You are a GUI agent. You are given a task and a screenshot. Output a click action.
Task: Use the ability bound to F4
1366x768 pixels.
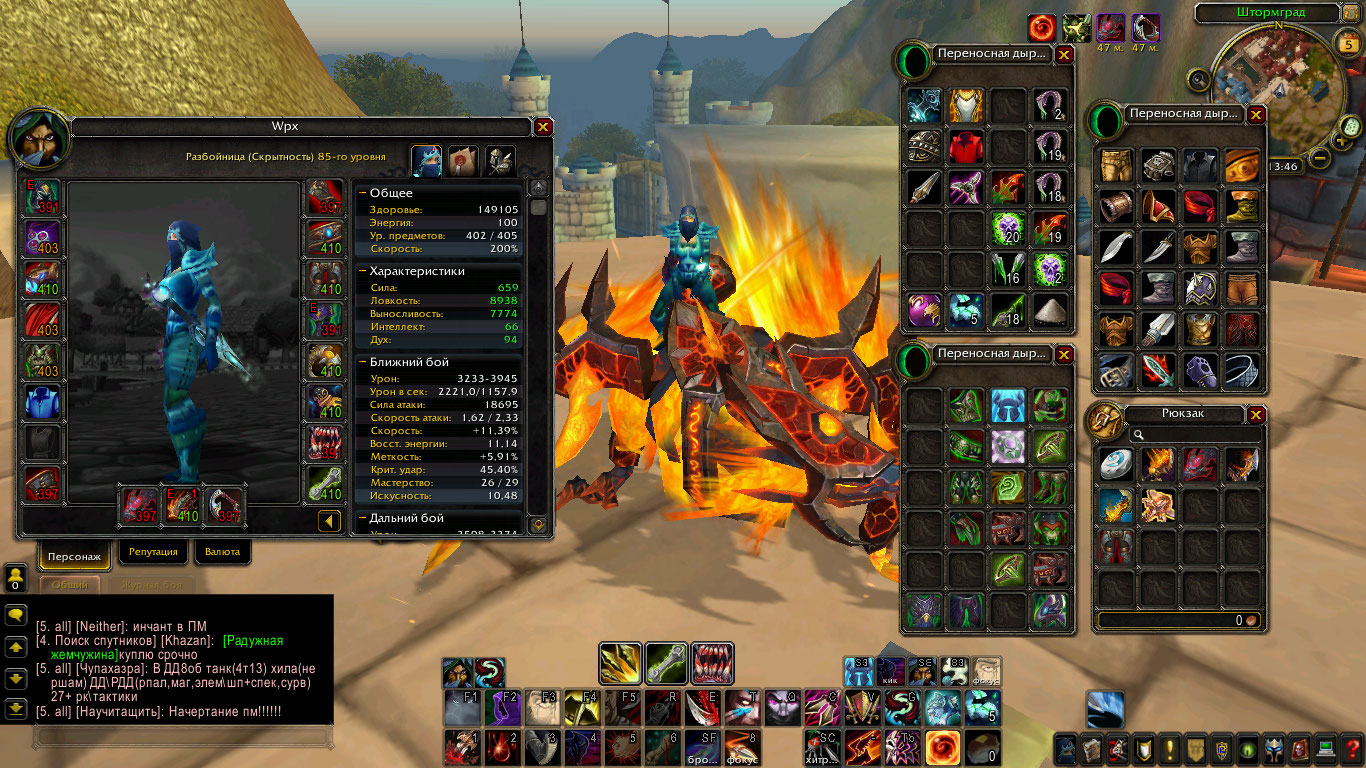(581, 707)
